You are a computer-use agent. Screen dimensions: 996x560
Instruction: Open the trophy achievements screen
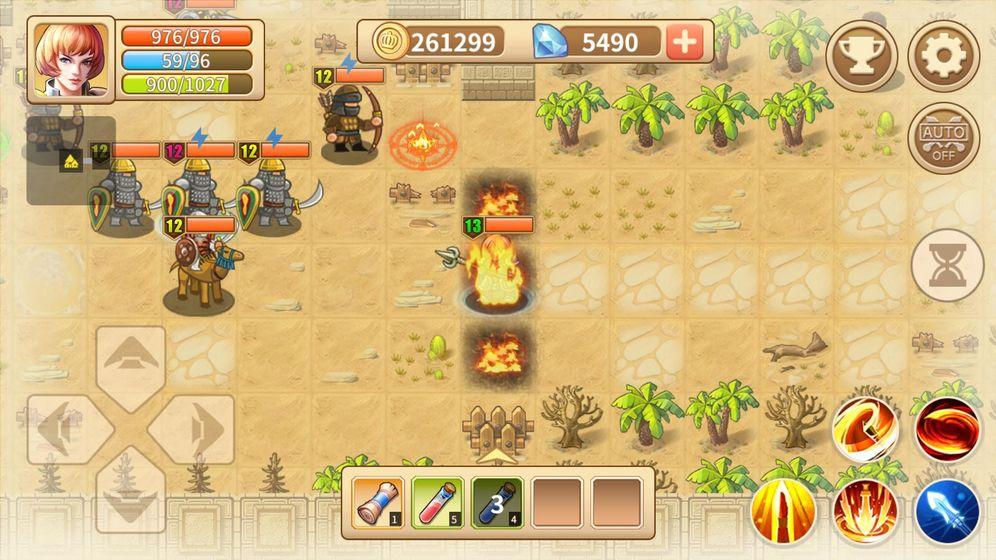(861, 56)
